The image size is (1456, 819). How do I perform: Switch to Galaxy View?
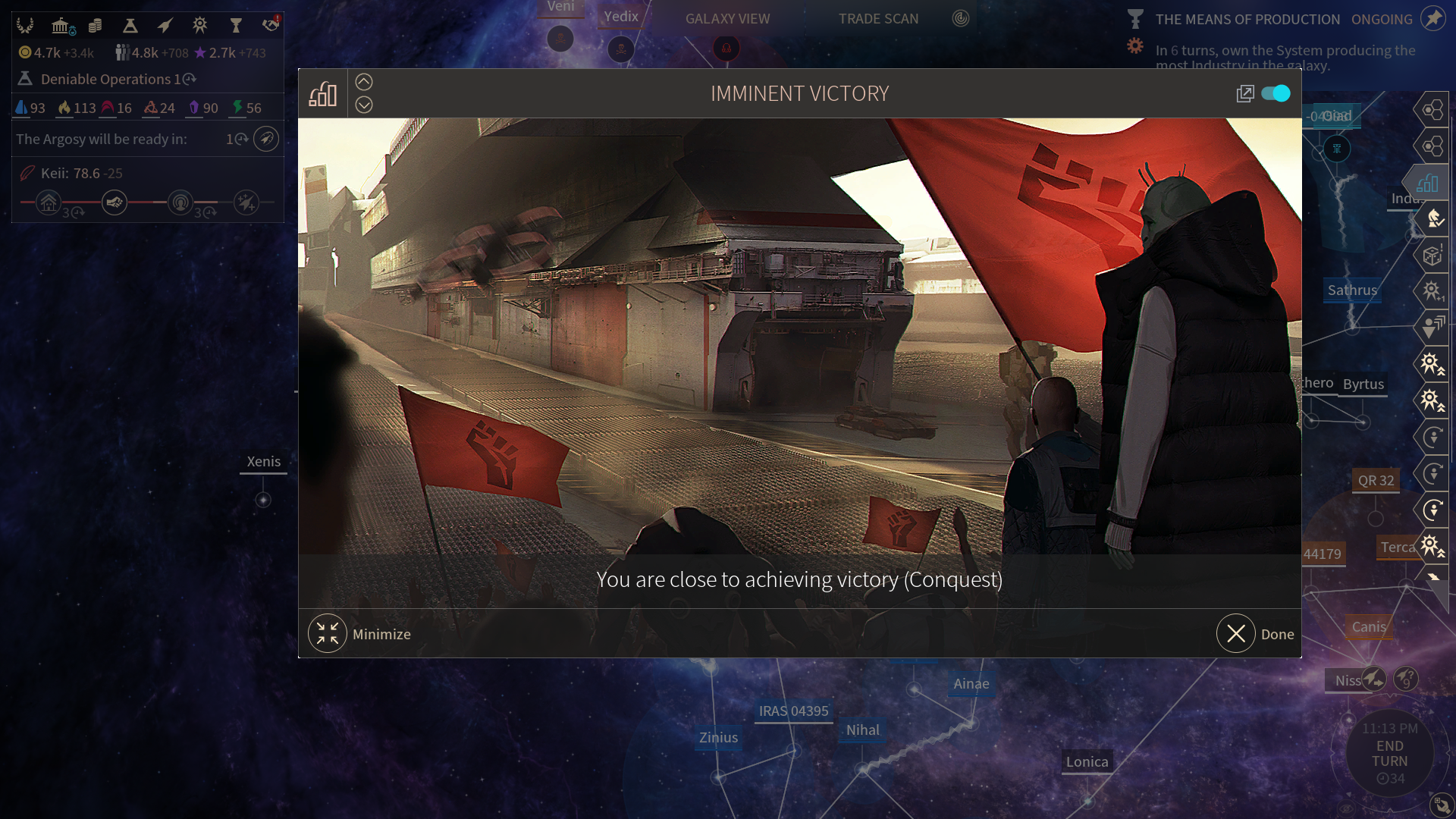coord(727,19)
